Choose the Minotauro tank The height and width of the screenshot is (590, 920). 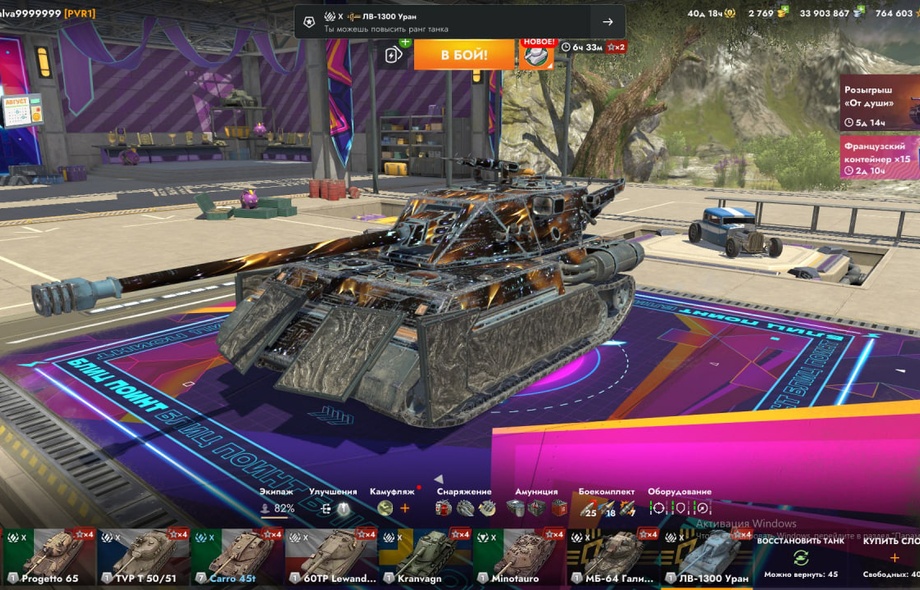(x=519, y=557)
